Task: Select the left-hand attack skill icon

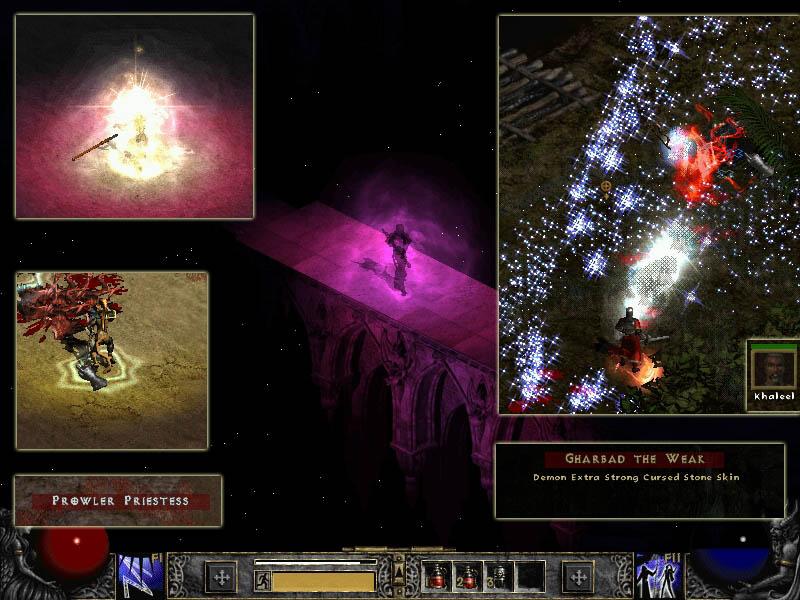Action: [134, 576]
